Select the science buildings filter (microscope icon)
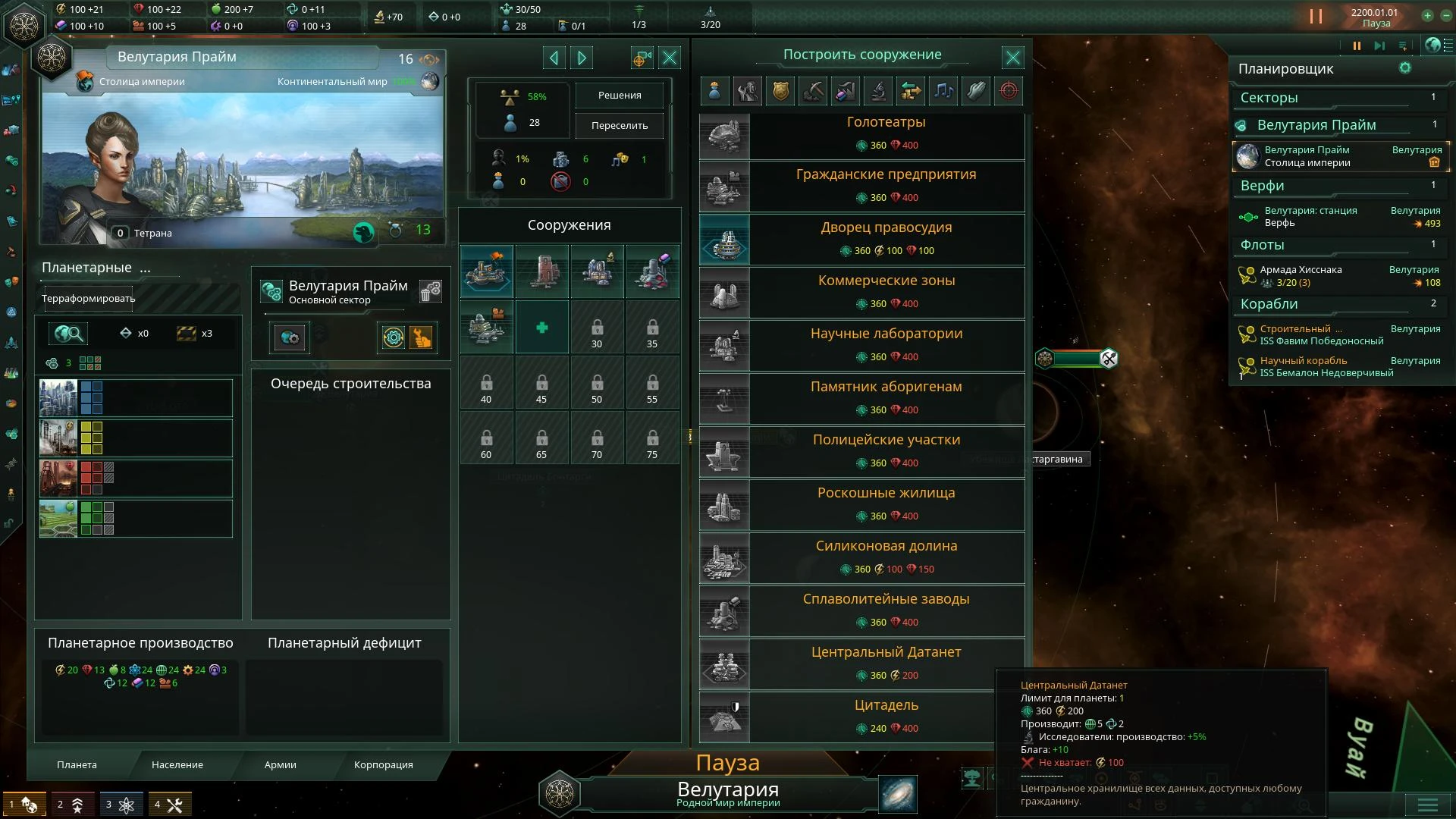 point(878,91)
